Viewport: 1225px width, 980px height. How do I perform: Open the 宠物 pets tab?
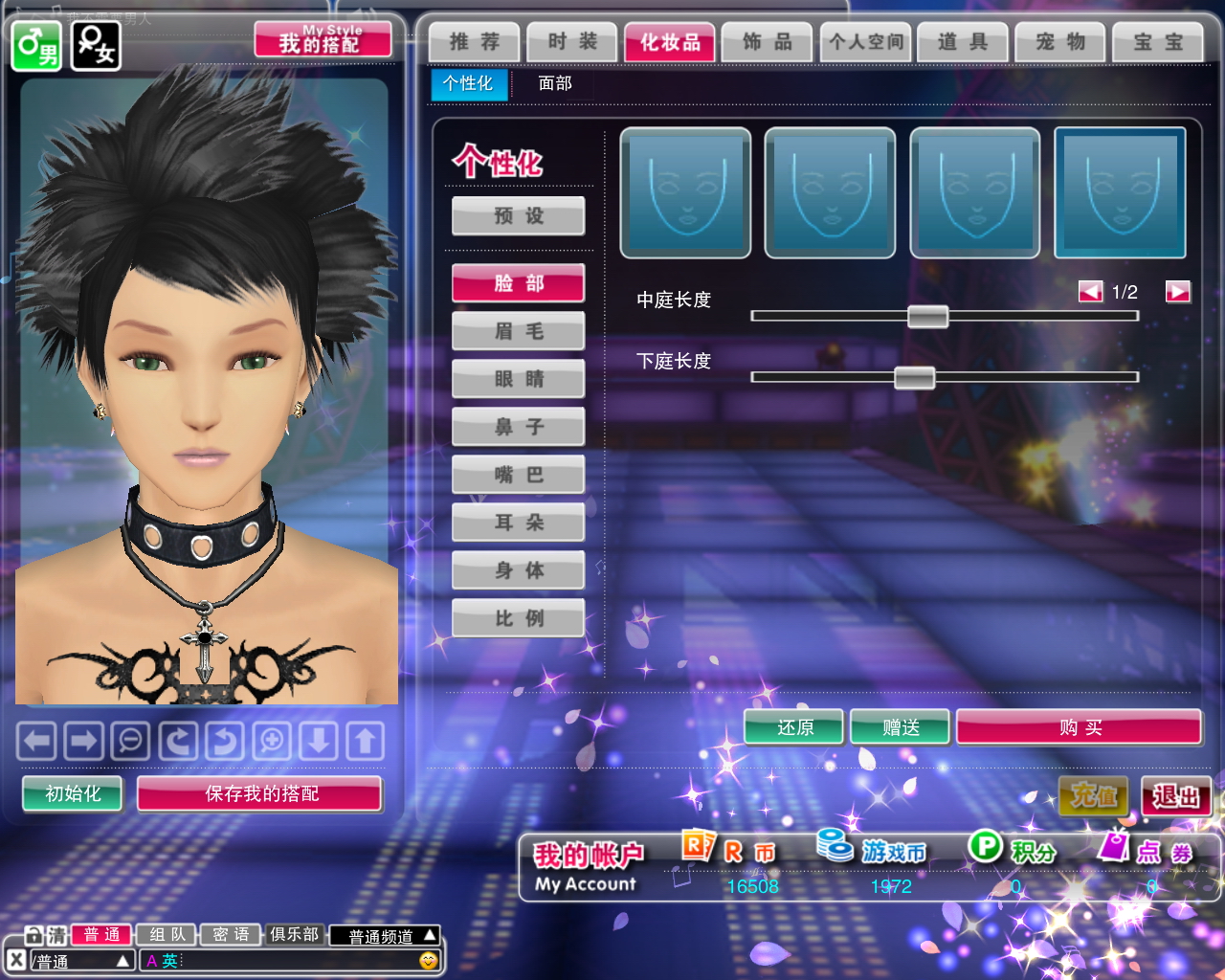(1060, 42)
